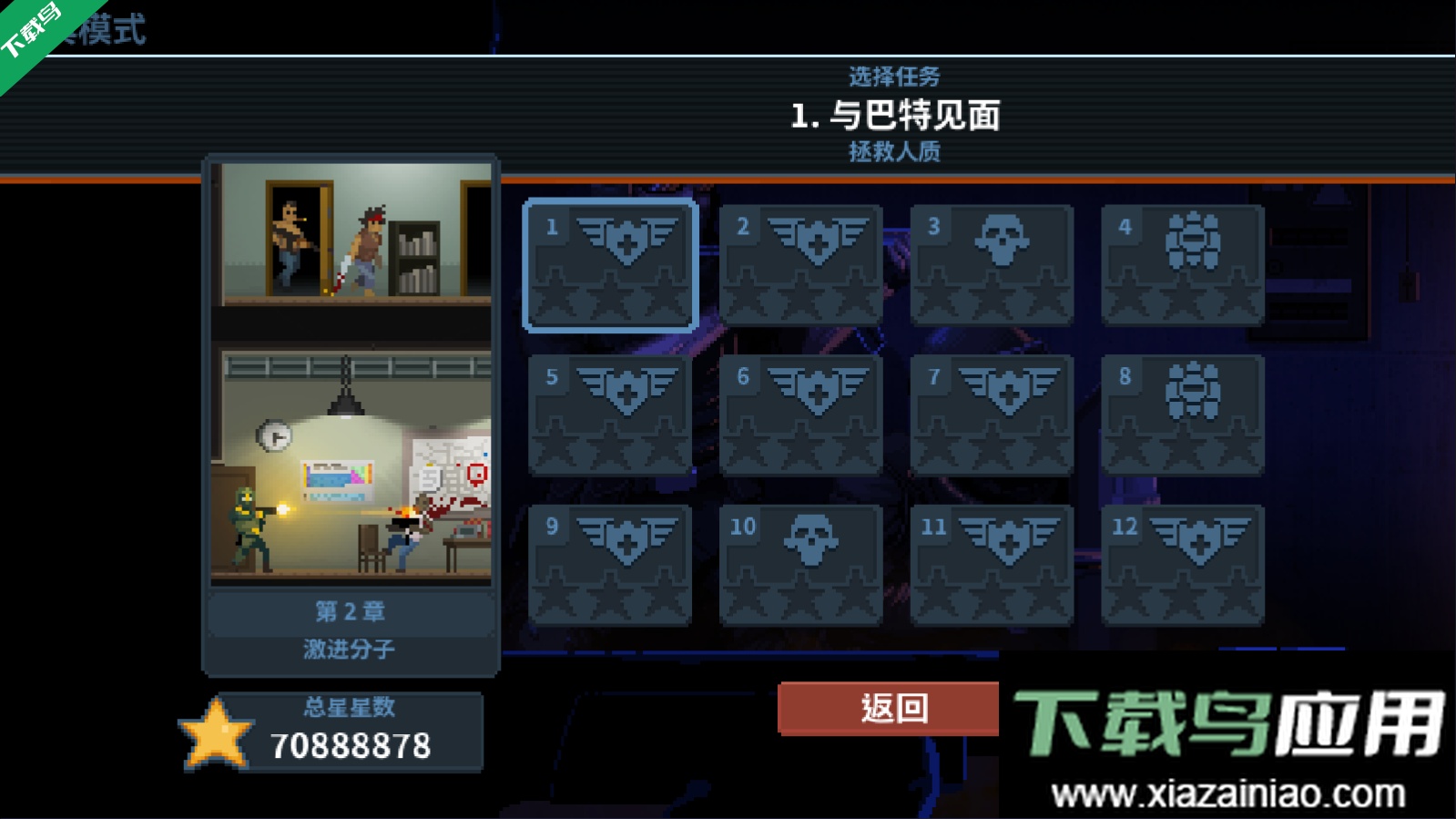Open the chapter preview thumbnail image
Viewport: 1456px width, 819px height.
351,374
